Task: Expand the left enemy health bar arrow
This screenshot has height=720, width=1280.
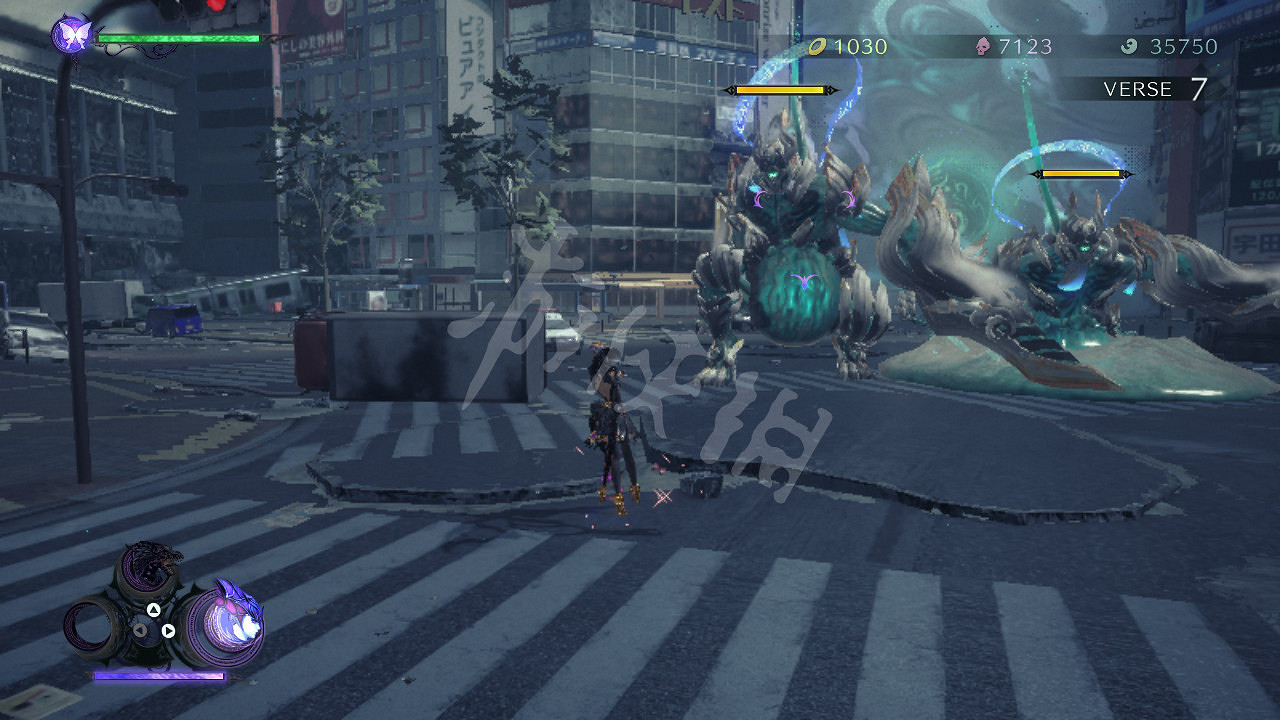Action: (729, 89)
